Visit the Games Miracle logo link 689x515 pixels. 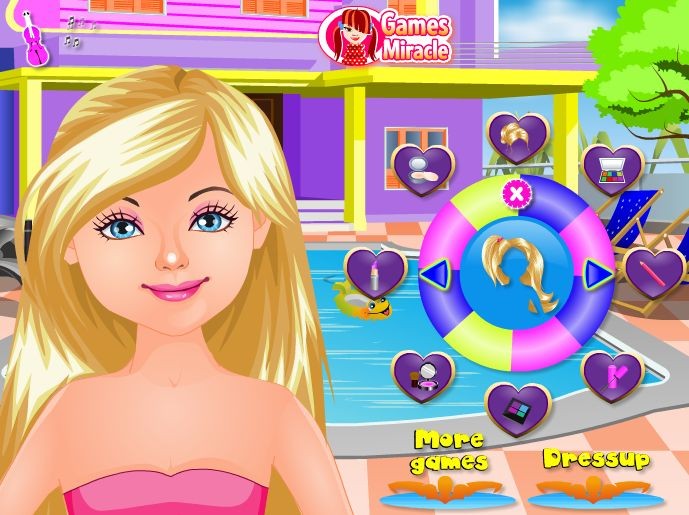coord(385,37)
